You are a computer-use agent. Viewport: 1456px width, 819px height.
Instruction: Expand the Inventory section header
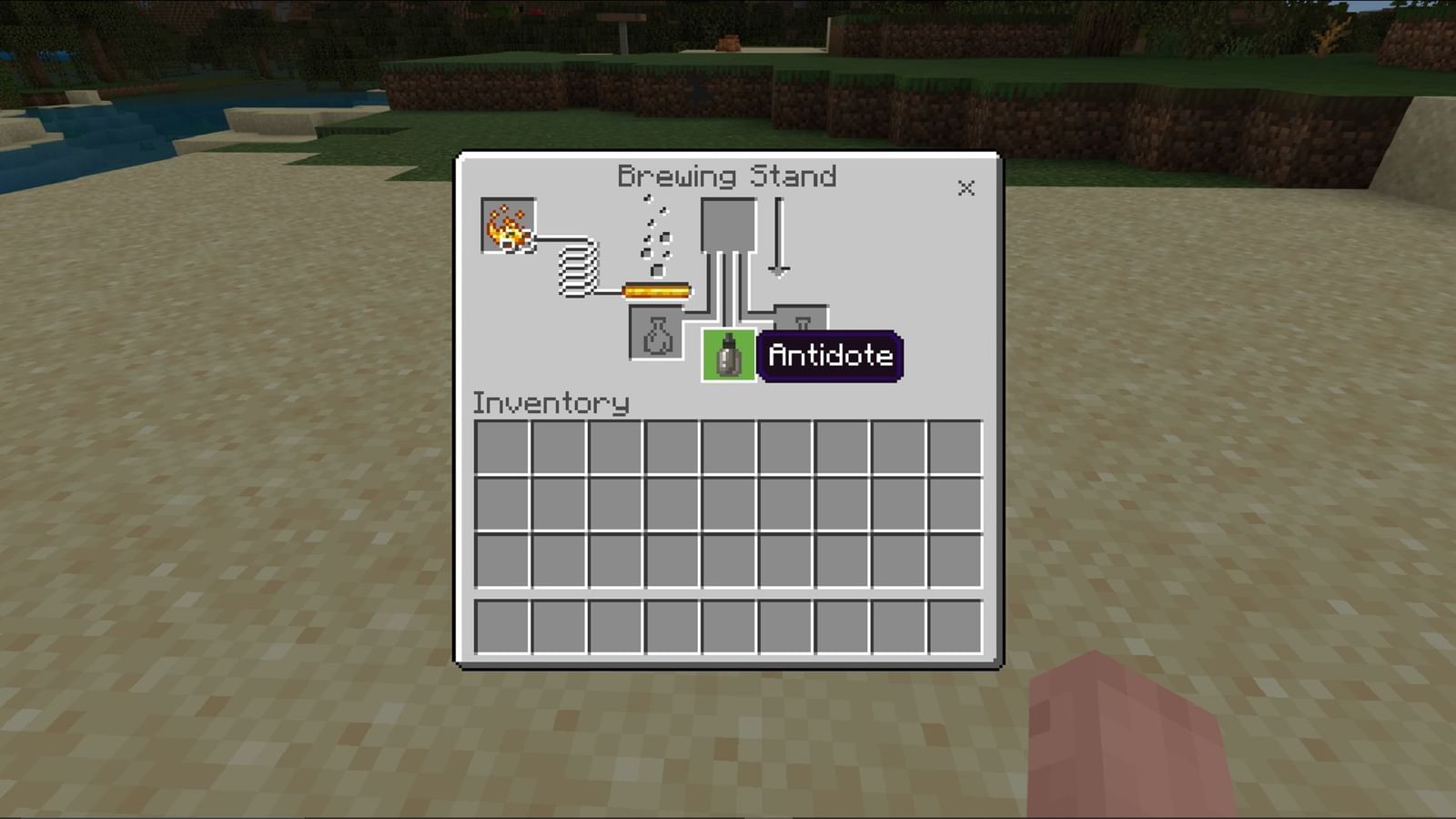(550, 403)
